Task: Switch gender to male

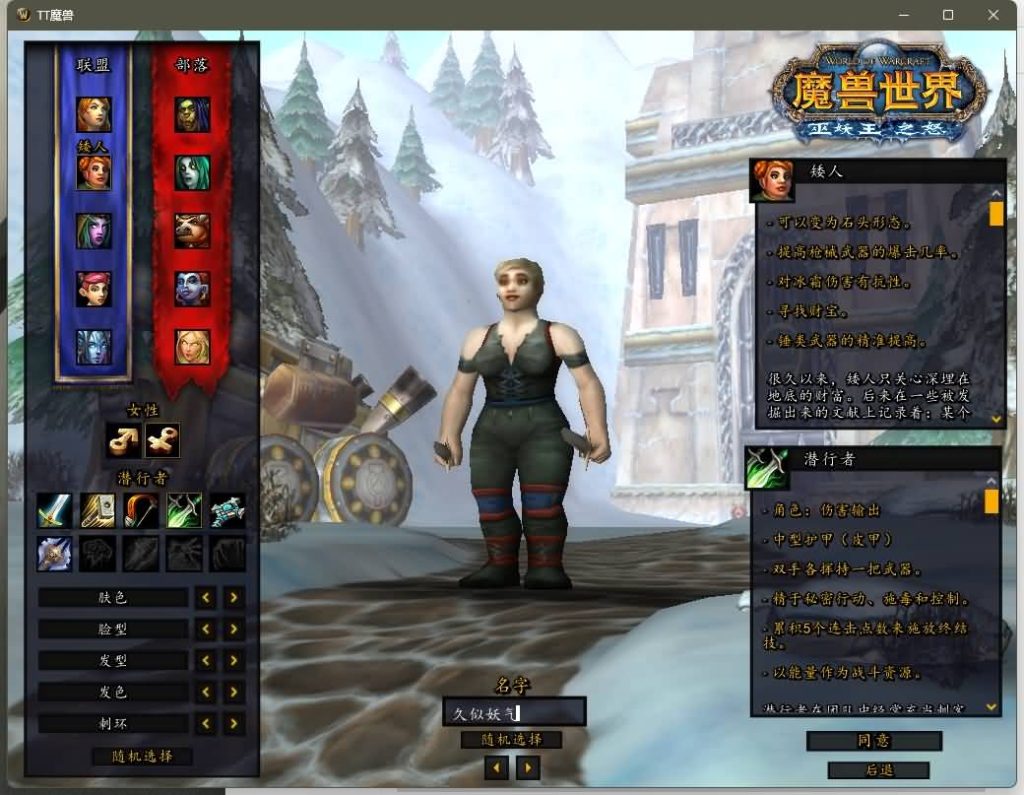Action: 122,440
